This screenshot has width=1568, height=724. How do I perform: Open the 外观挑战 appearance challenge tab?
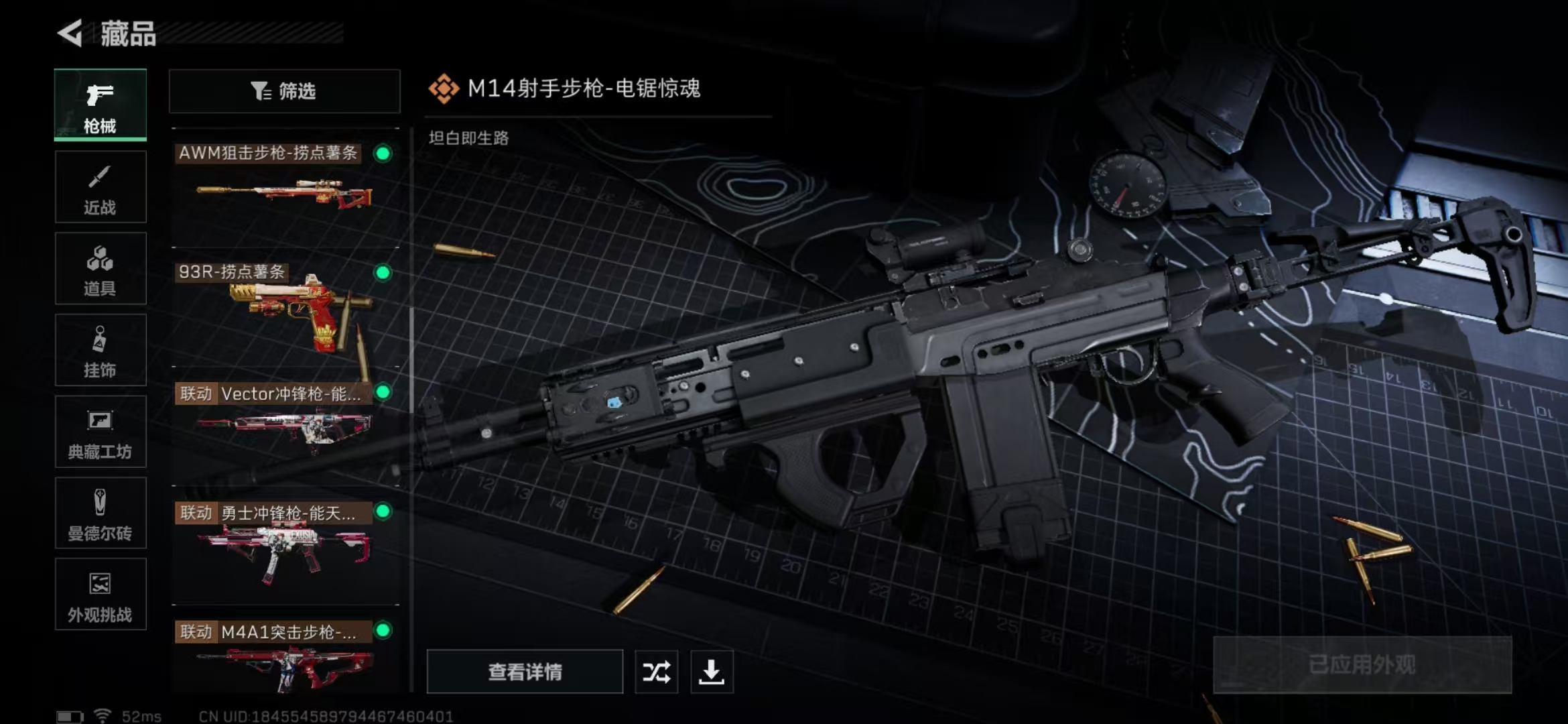tap(101, 595)
